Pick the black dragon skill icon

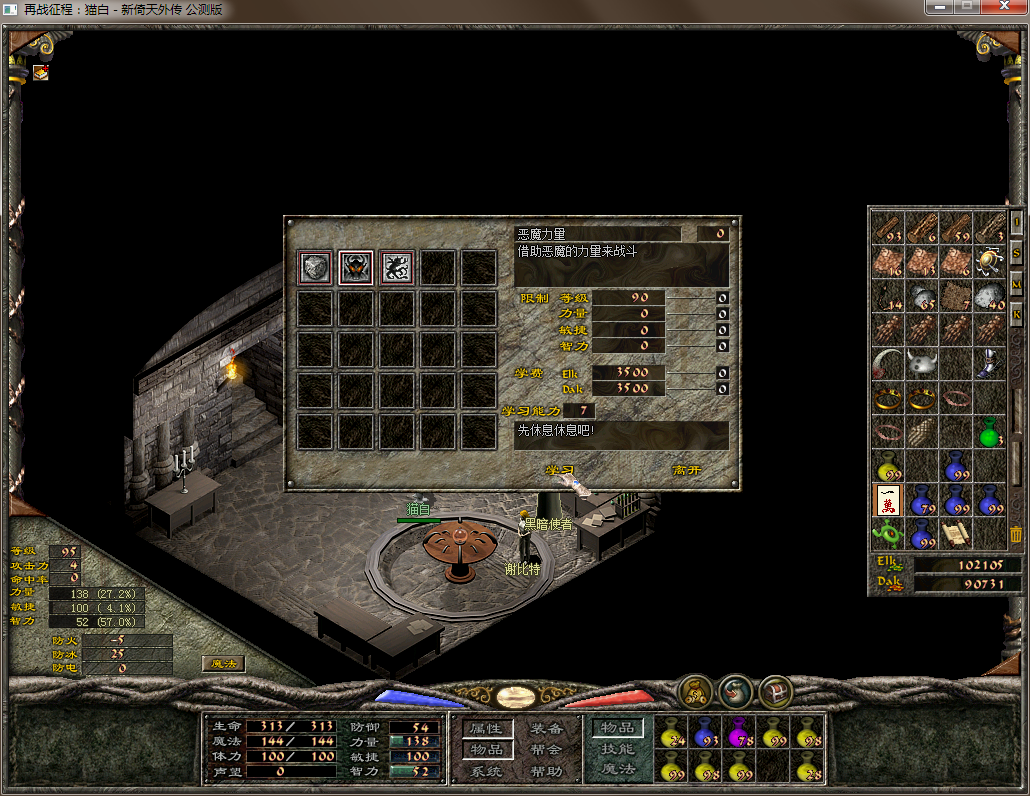397,268
